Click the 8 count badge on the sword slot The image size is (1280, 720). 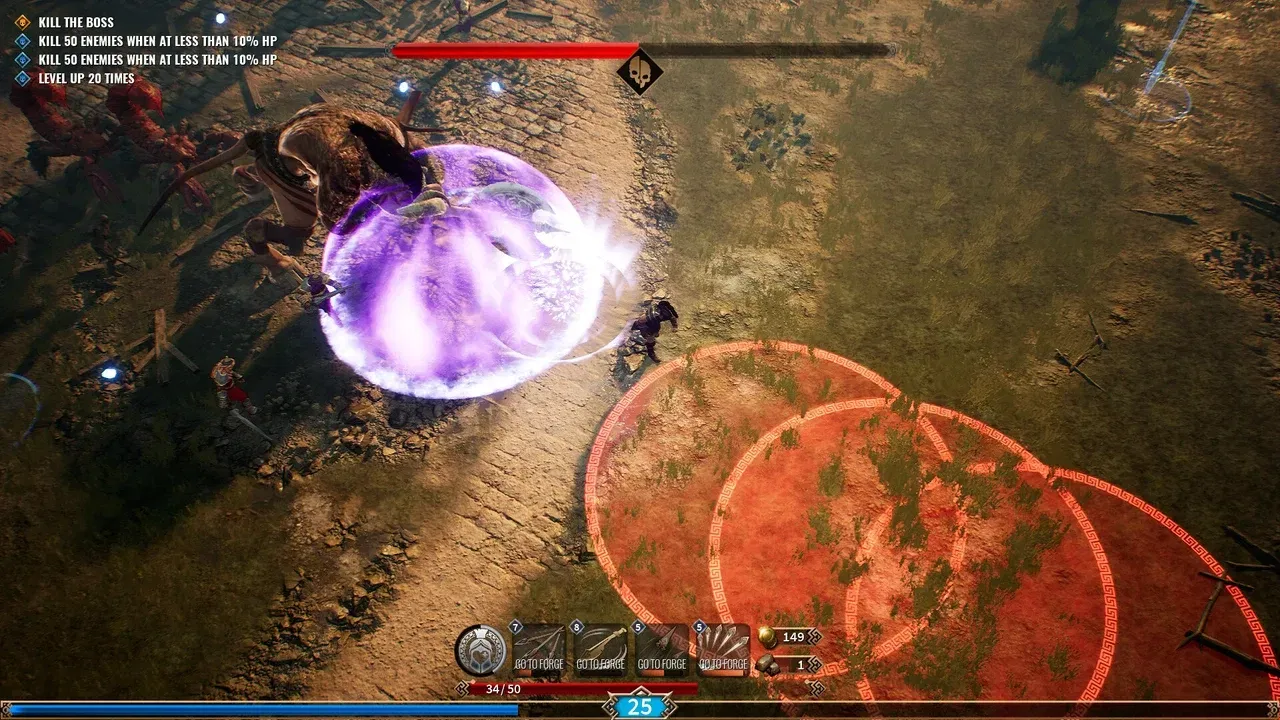coord(577,626)
